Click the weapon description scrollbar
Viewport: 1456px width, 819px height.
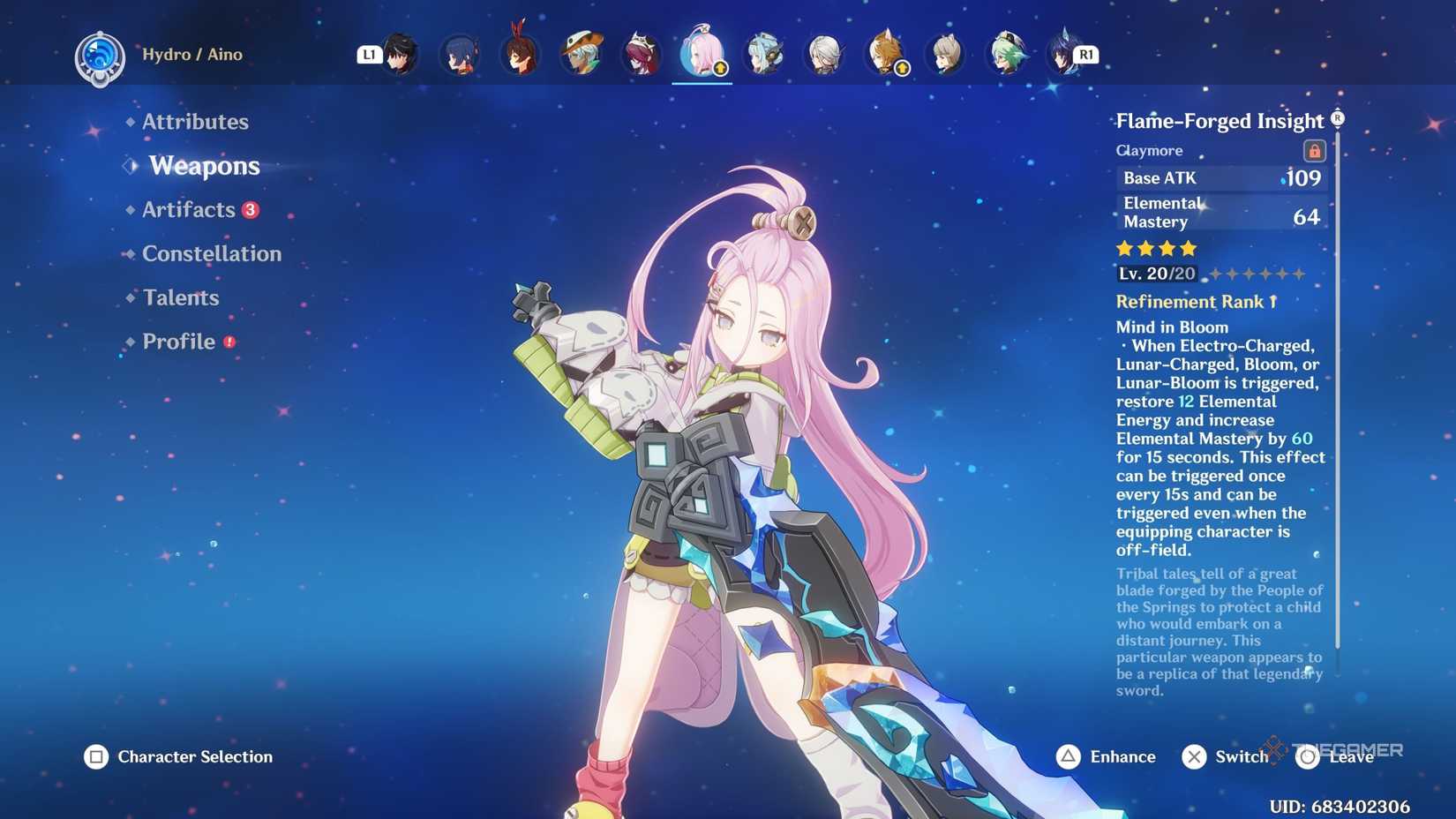pos(1338,397)
